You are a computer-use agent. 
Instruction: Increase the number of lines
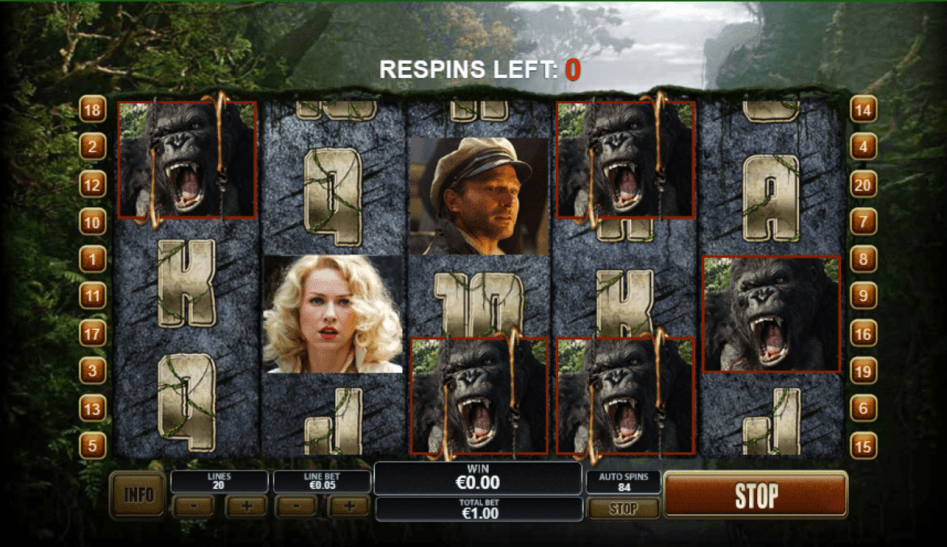pos(246,506)
